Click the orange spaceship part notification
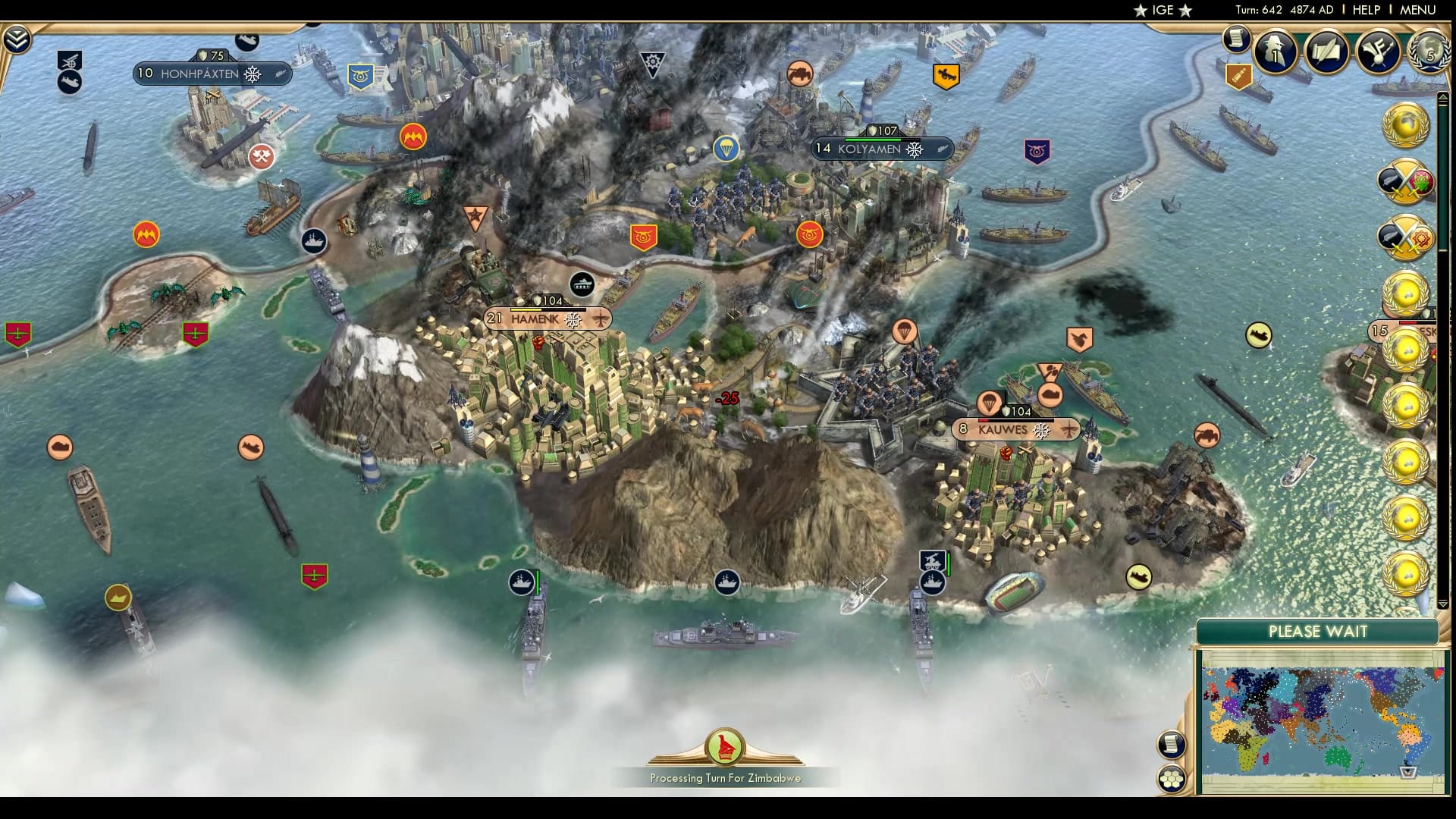1456x819 pixels. point(1239,77)
